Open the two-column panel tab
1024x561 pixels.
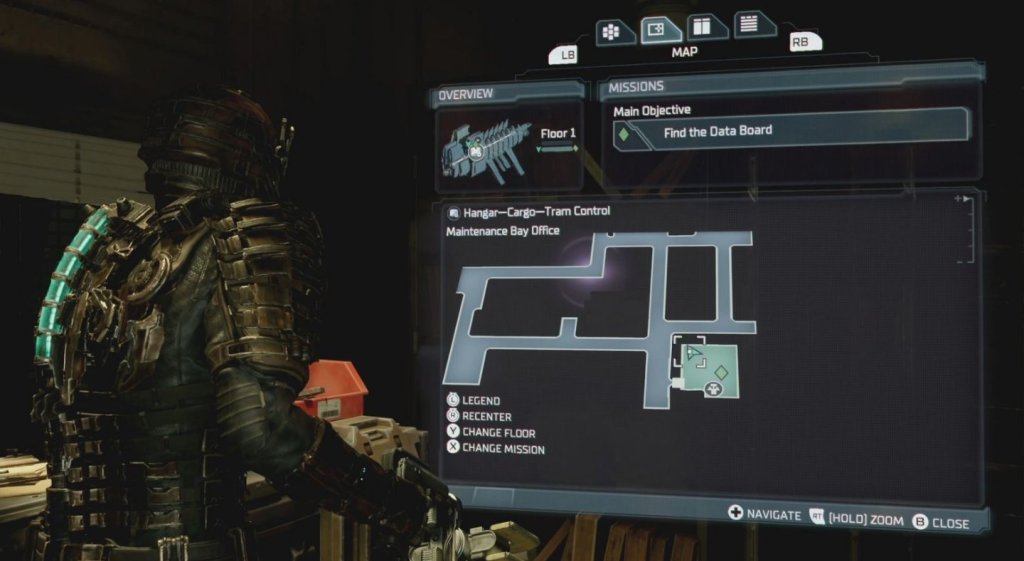click(x=707, y=27)
